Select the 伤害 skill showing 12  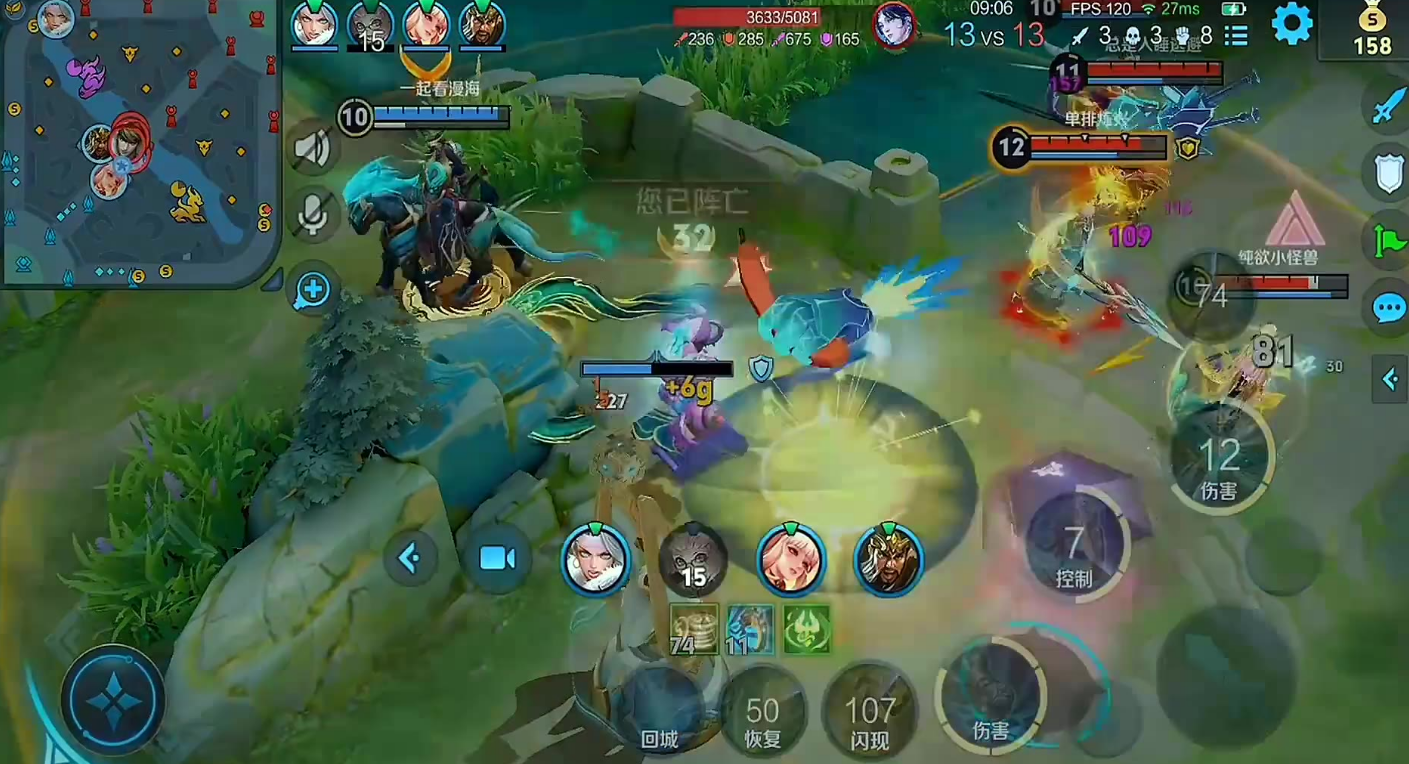click(x=1219, y=460)
